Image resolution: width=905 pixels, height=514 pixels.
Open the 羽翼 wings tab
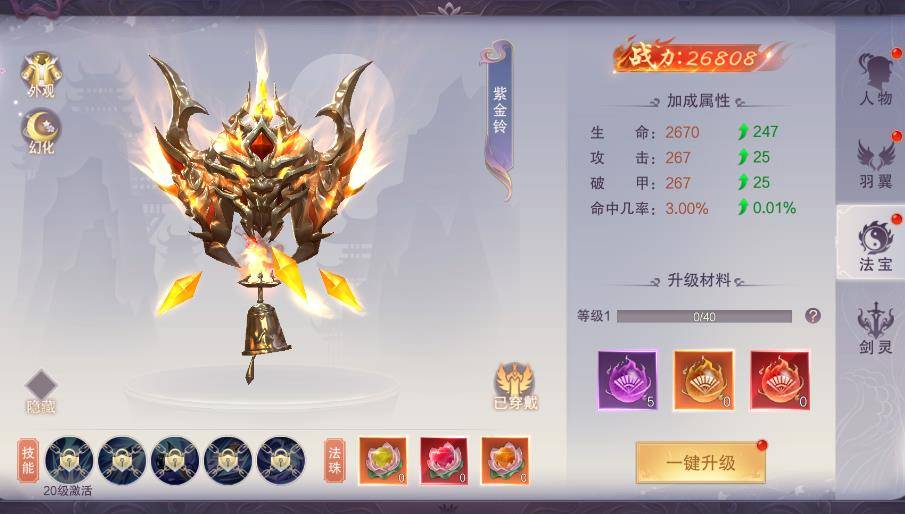coord(874,163)
